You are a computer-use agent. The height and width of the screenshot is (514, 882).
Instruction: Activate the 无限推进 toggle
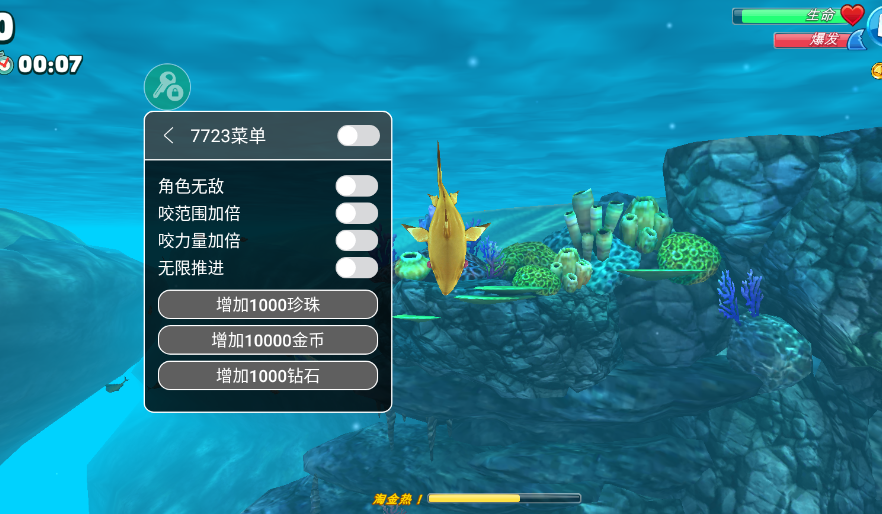[356, 267]
